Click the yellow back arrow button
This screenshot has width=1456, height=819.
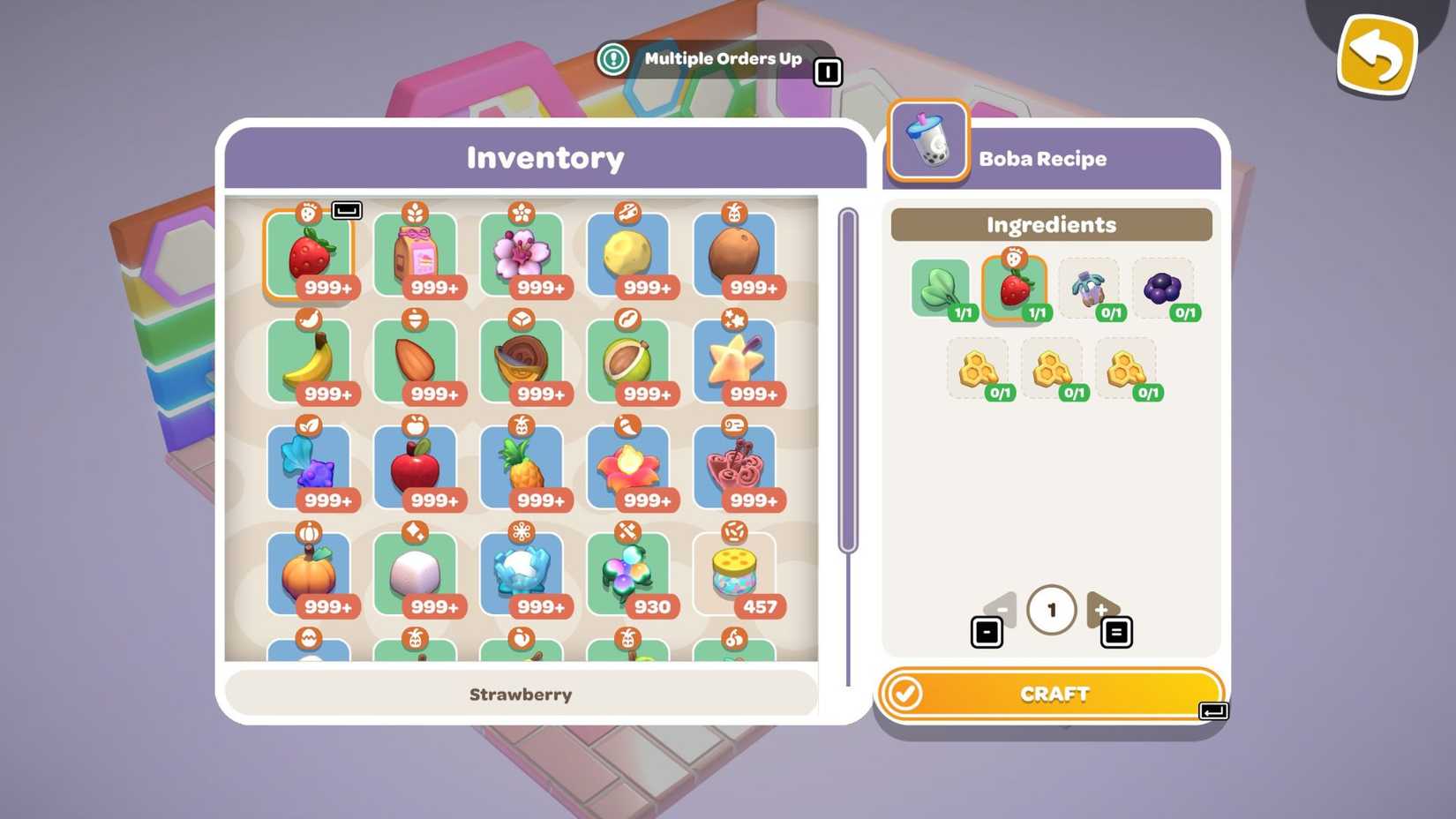pyautogui.click(x=1377, y=54)
